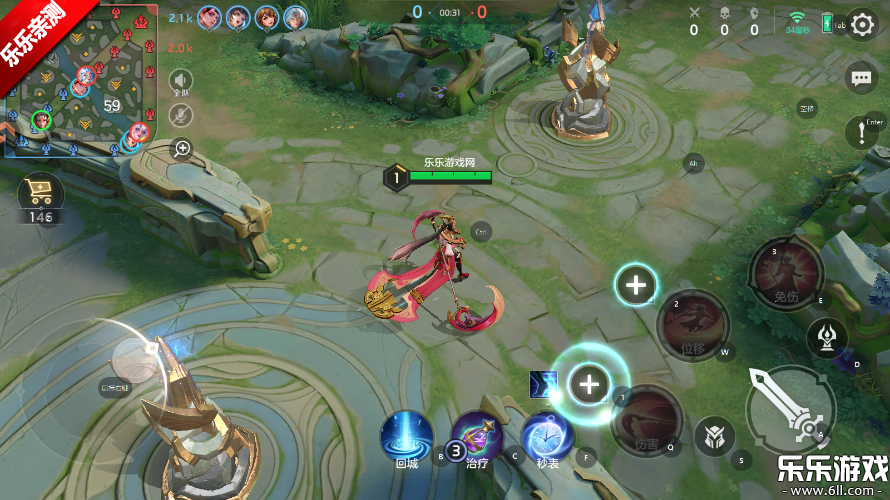
Task: Cast the 伤害 skill one
Action: (x=646, y=419)
